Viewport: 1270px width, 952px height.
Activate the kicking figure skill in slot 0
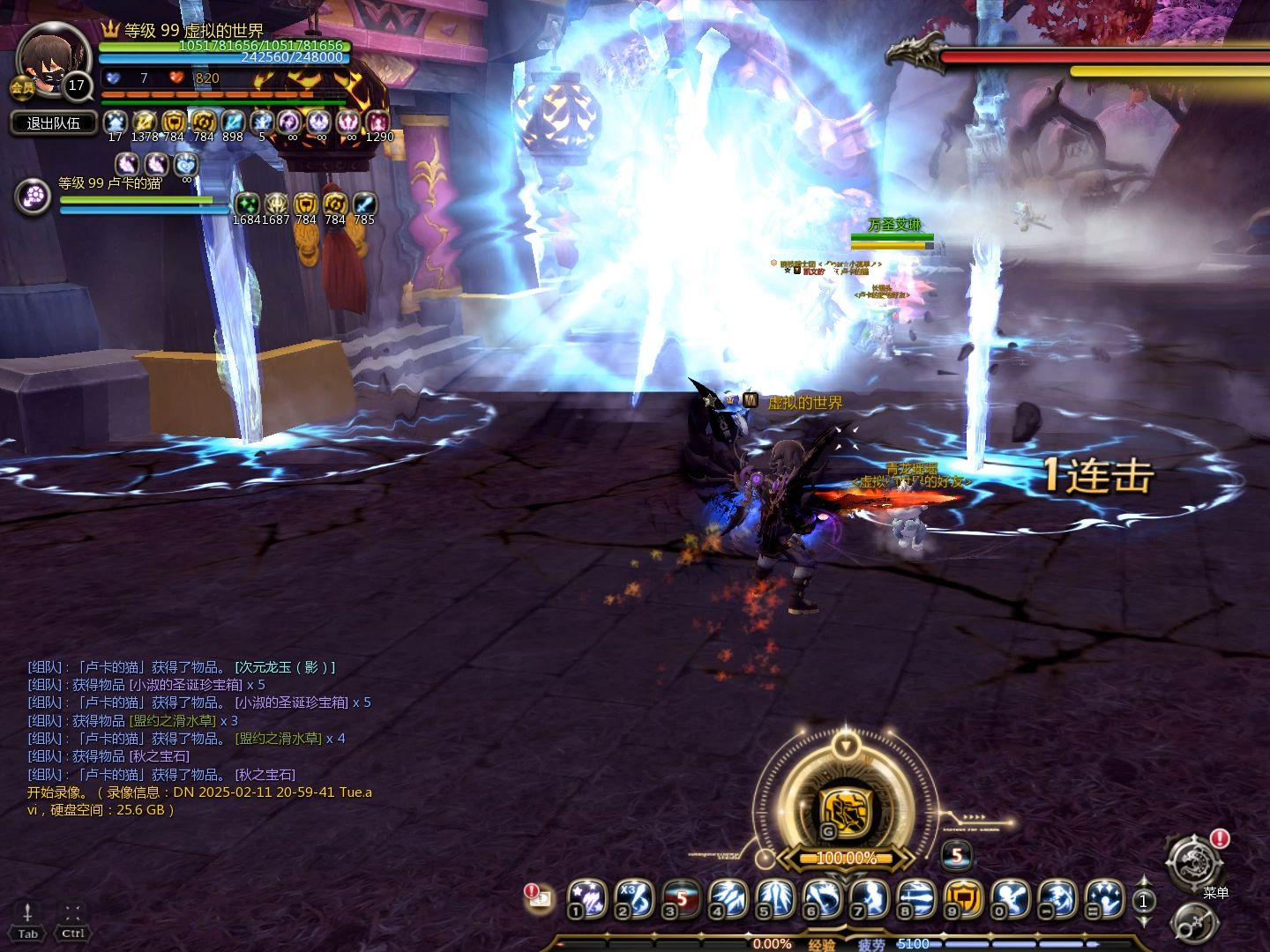pyautogui.click(x=1012, y=899)
